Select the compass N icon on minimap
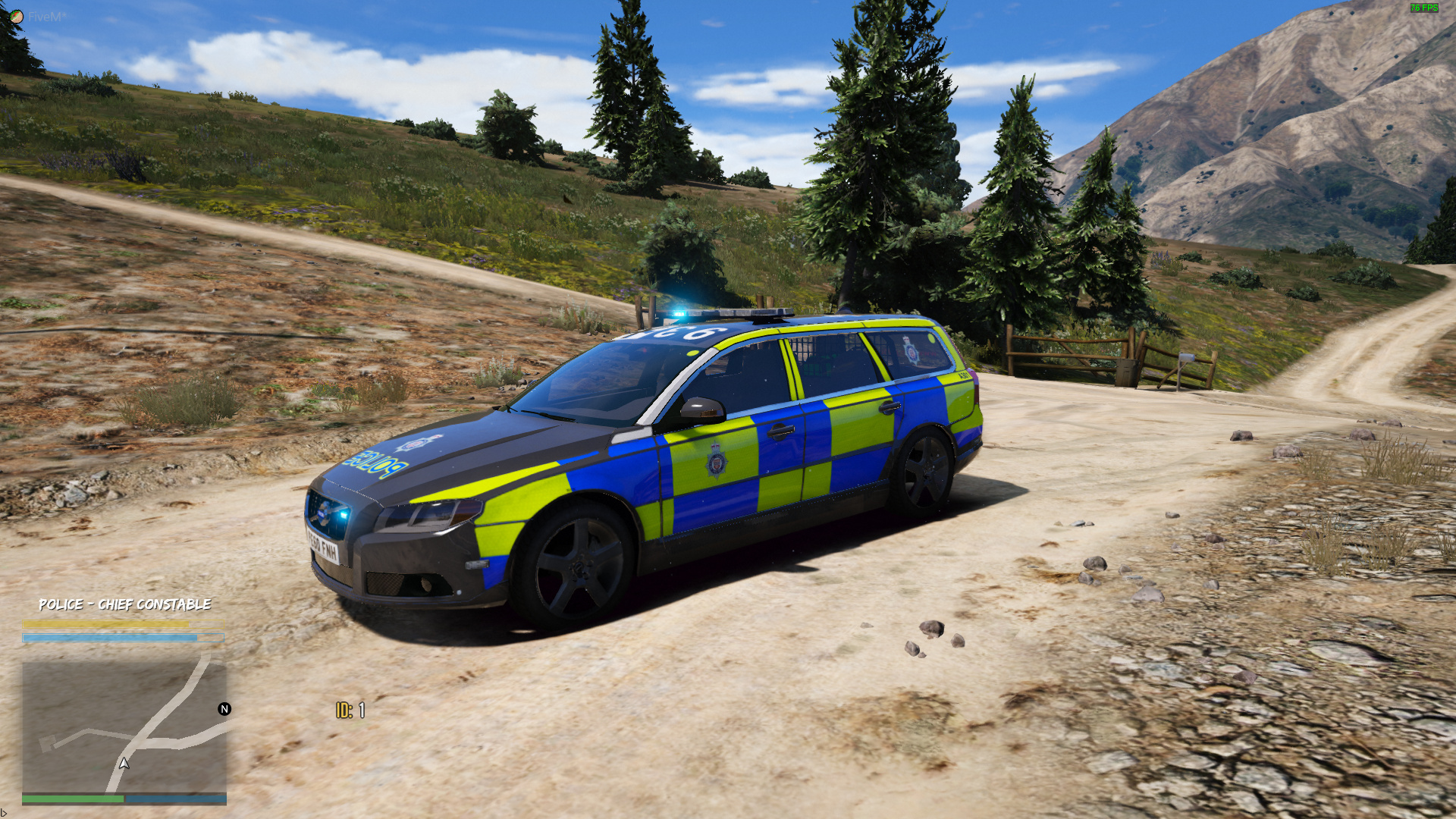Image resolution: width=1456 pixels, height=819 pixels. coord(224,710)
